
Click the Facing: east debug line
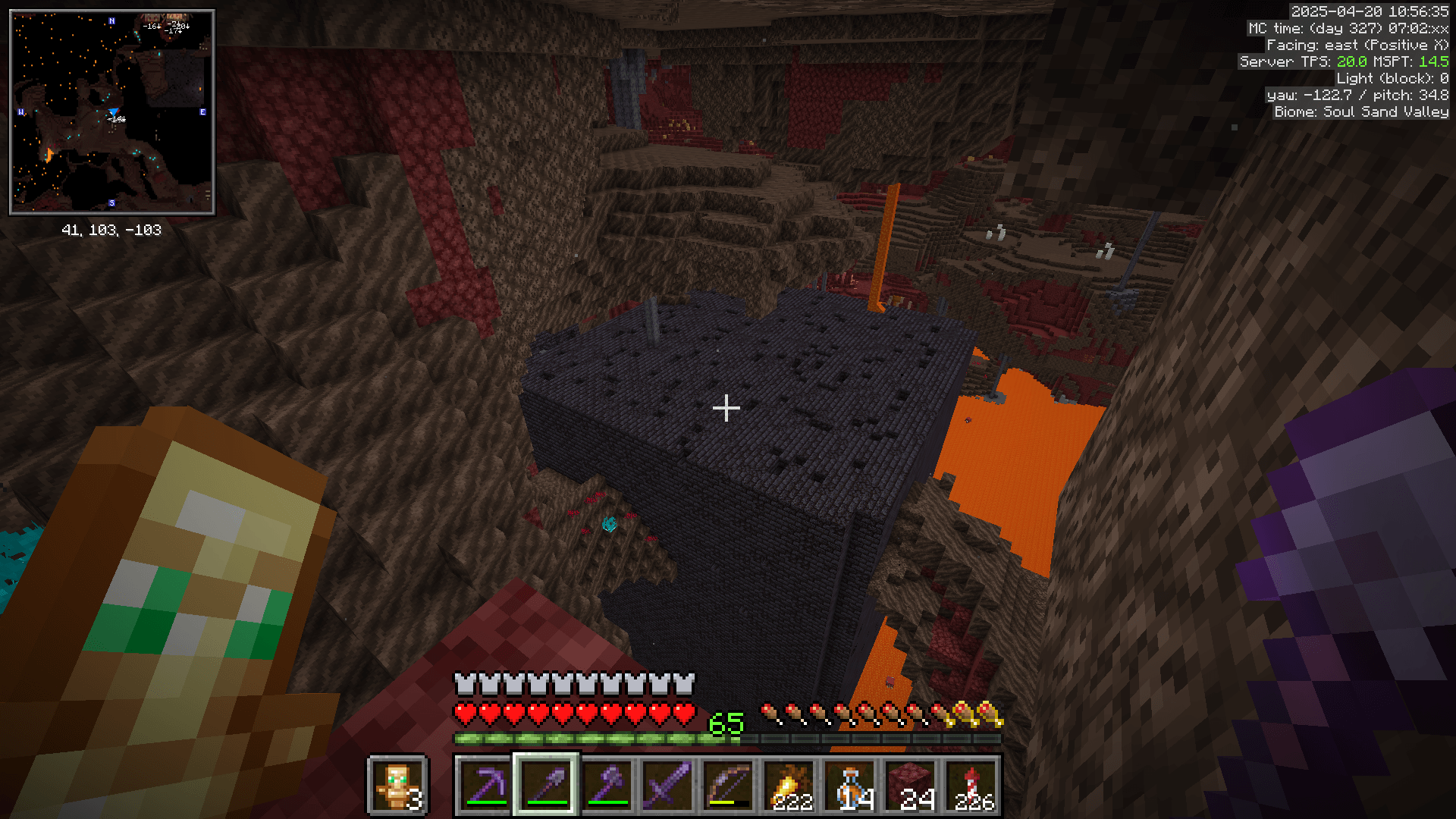[1357, 45]
